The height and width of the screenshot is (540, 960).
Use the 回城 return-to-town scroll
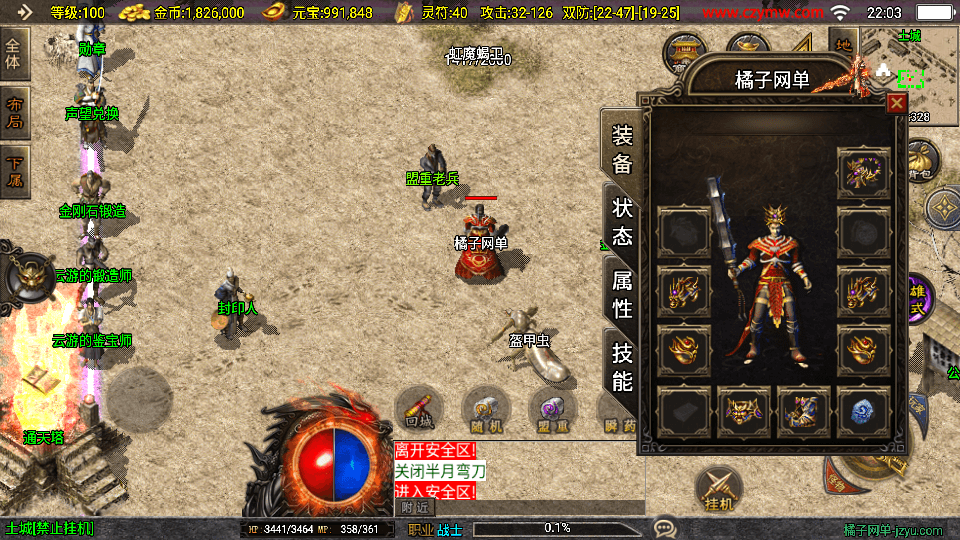click(x=420, y=410)
